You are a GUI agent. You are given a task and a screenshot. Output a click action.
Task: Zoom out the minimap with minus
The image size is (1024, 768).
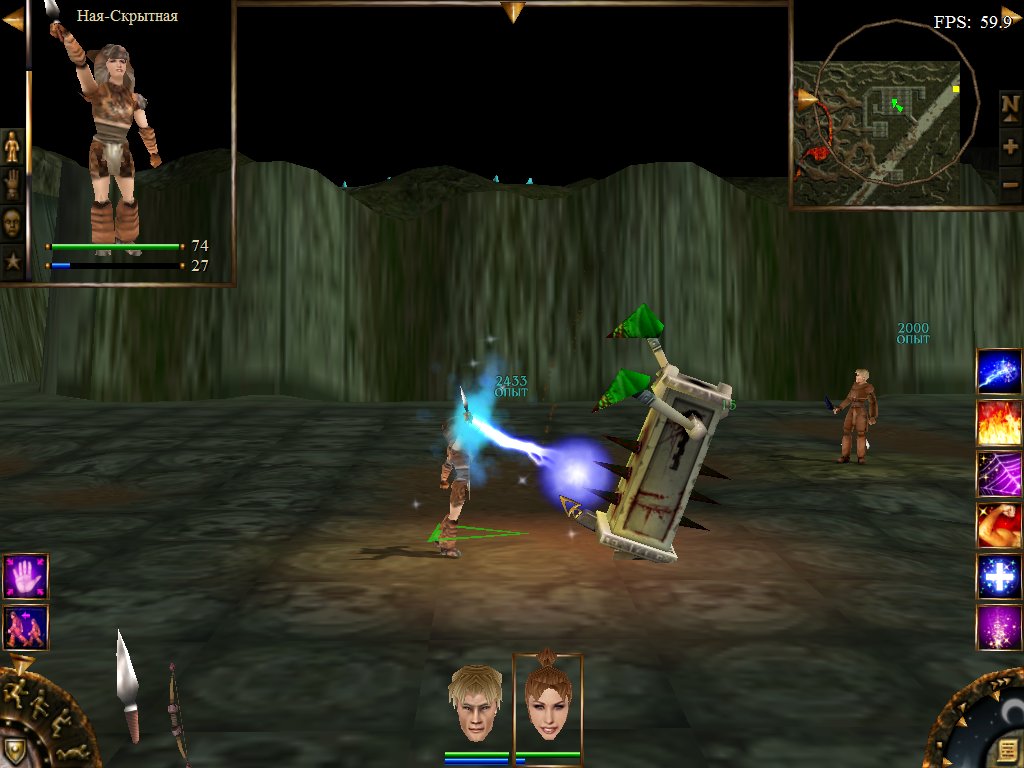click(1010, 184)
